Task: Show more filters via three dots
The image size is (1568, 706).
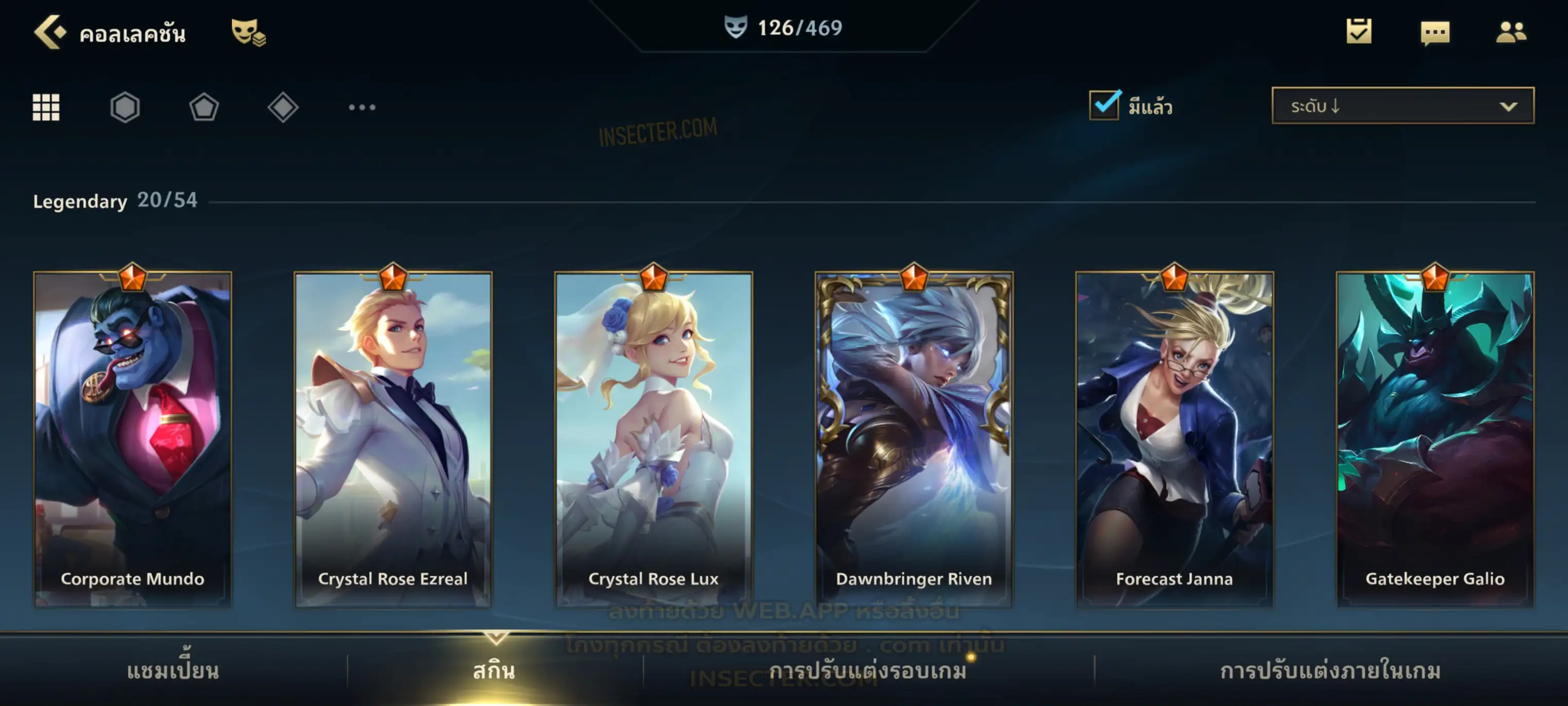Action: 362,108
